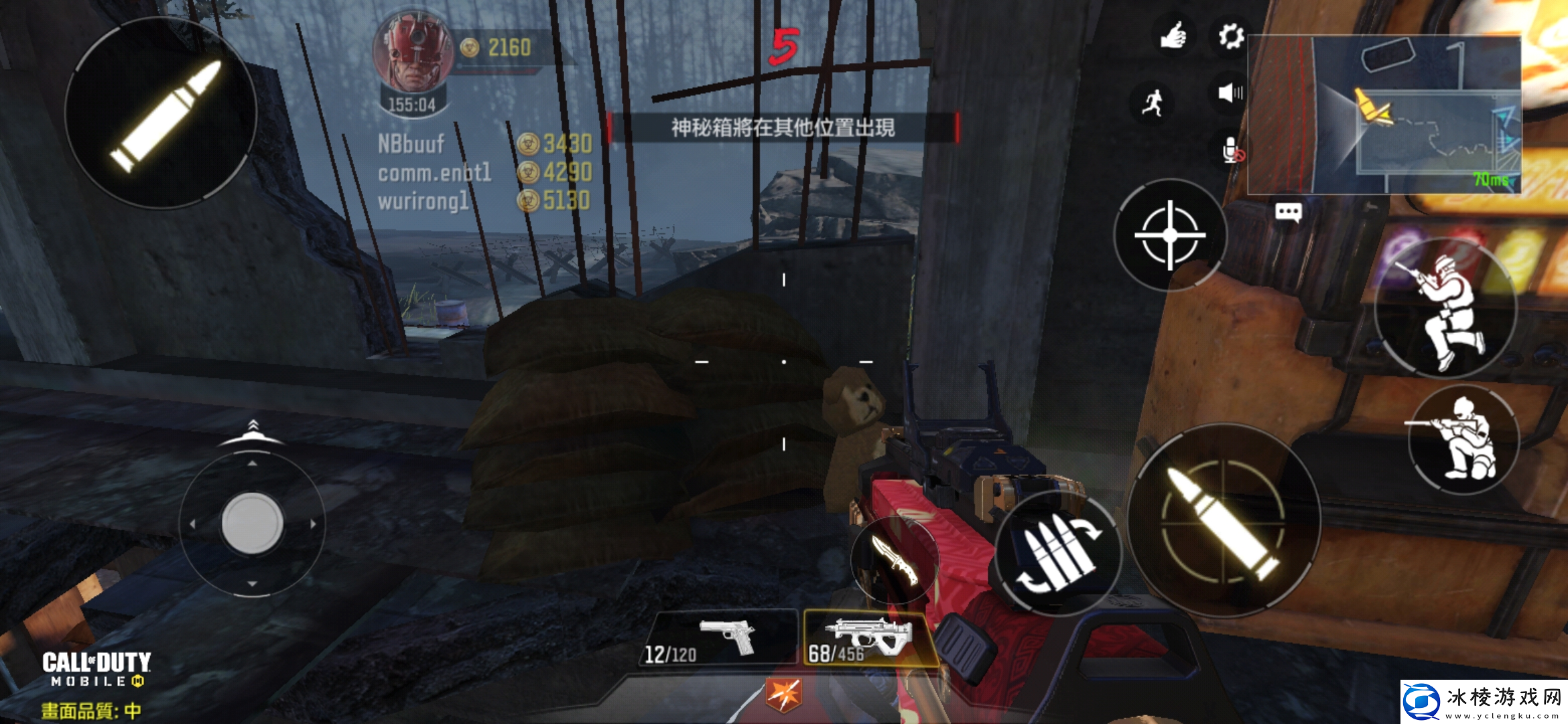Tap the lower kneeling soldier crouch button
The width and height of the screenshot is (1568, 724).
pyautogui.click(x=1462, y=438)
